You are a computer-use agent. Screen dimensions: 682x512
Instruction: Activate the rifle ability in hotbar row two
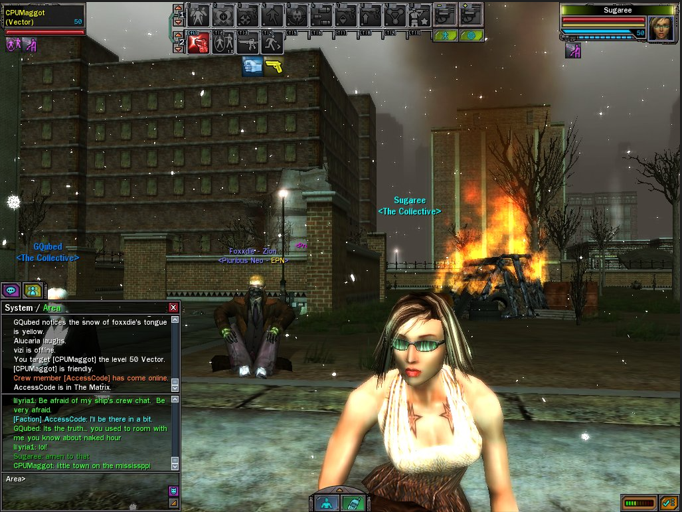click(x=248, y=42)
